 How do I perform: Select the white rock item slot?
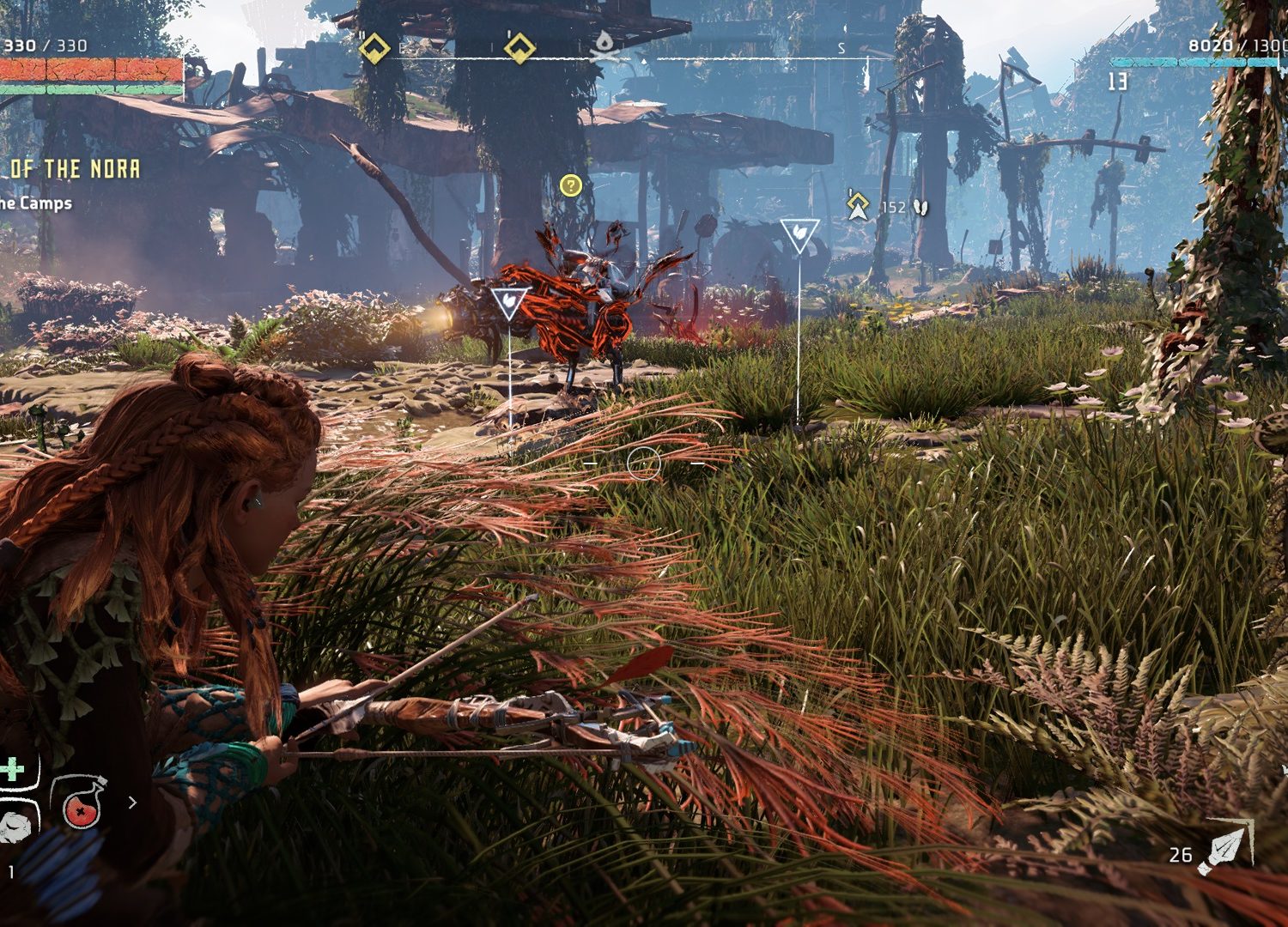pos(15,825)
